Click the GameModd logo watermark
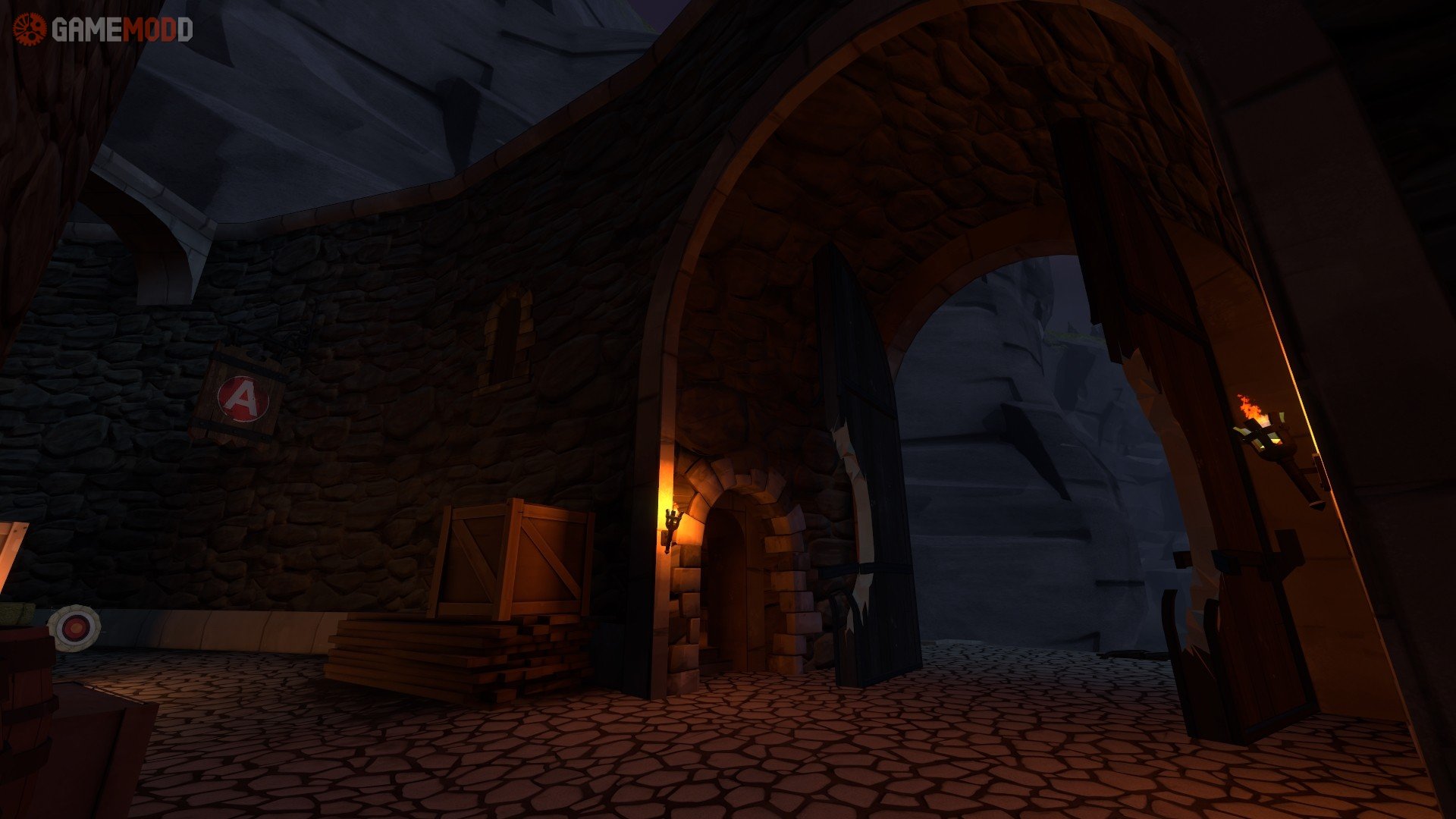This screenshot has height=819, width=1456. (103, 30)
